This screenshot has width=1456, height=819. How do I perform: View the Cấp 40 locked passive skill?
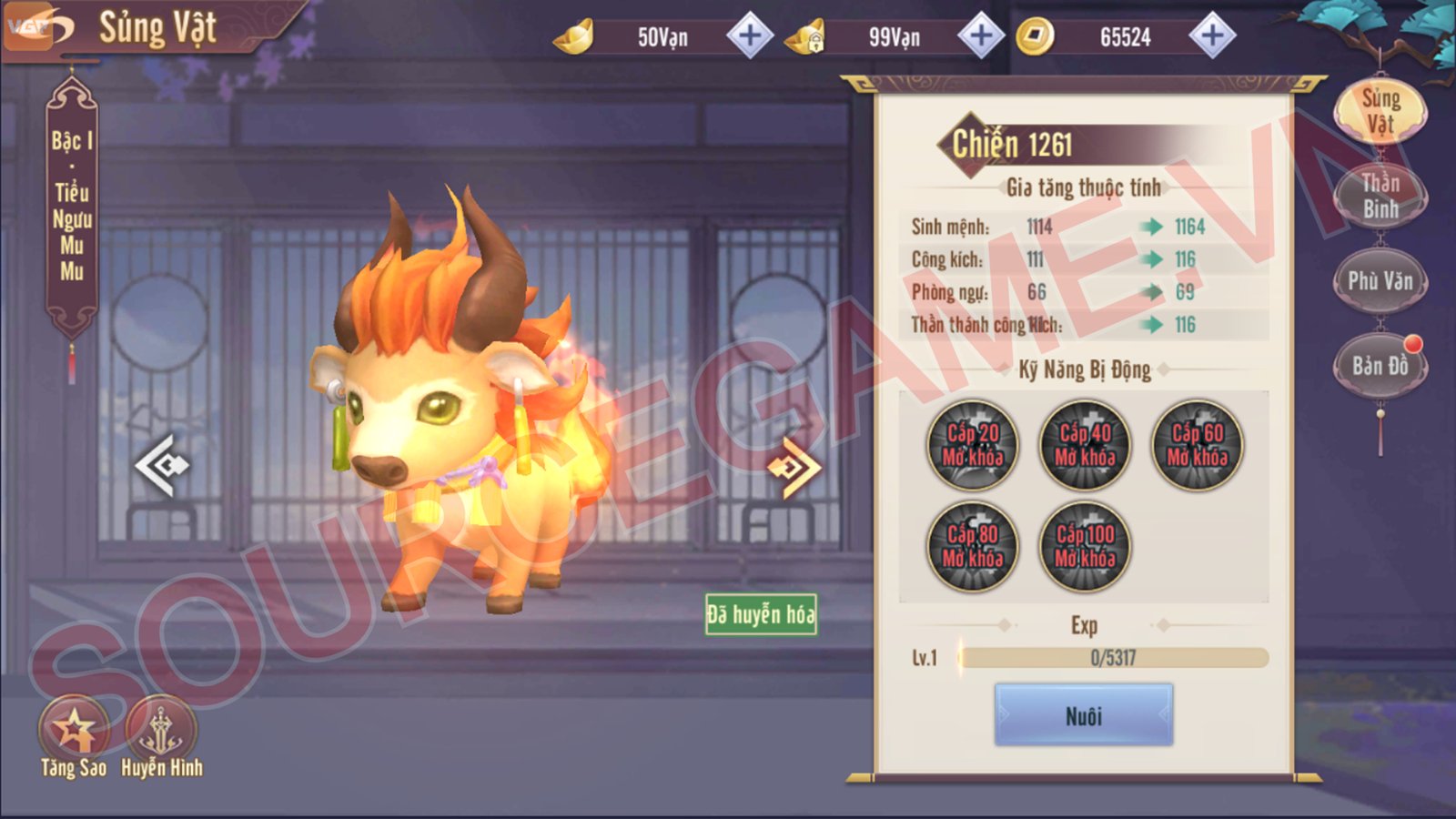coord(1084,445)
